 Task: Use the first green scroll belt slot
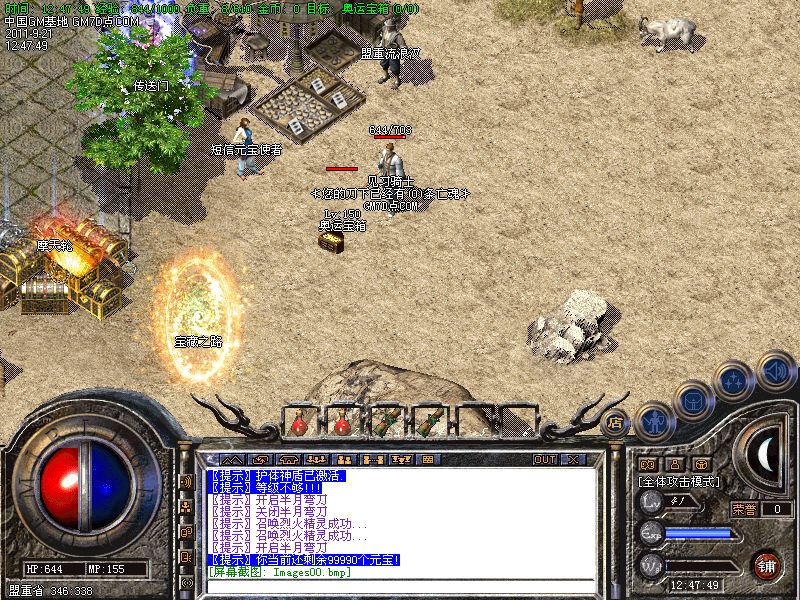click(385, 421)
